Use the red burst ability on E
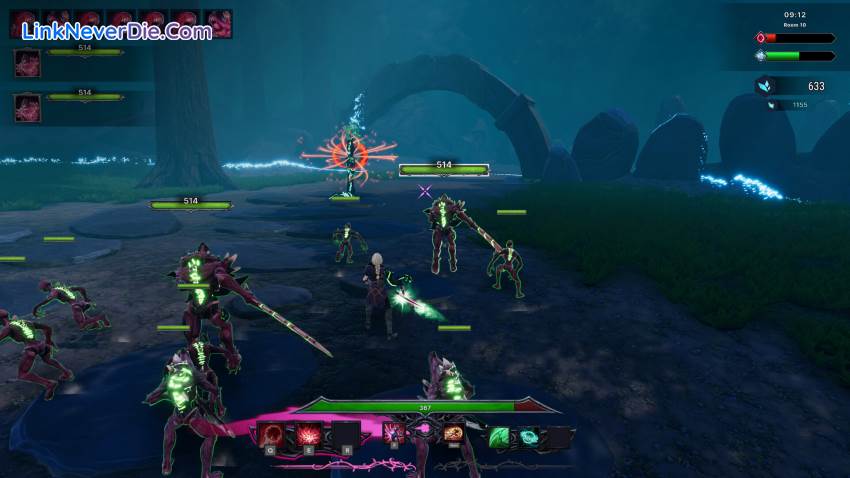Image resolution: width=850 pixels, height=478 pixels. (308, 434)
